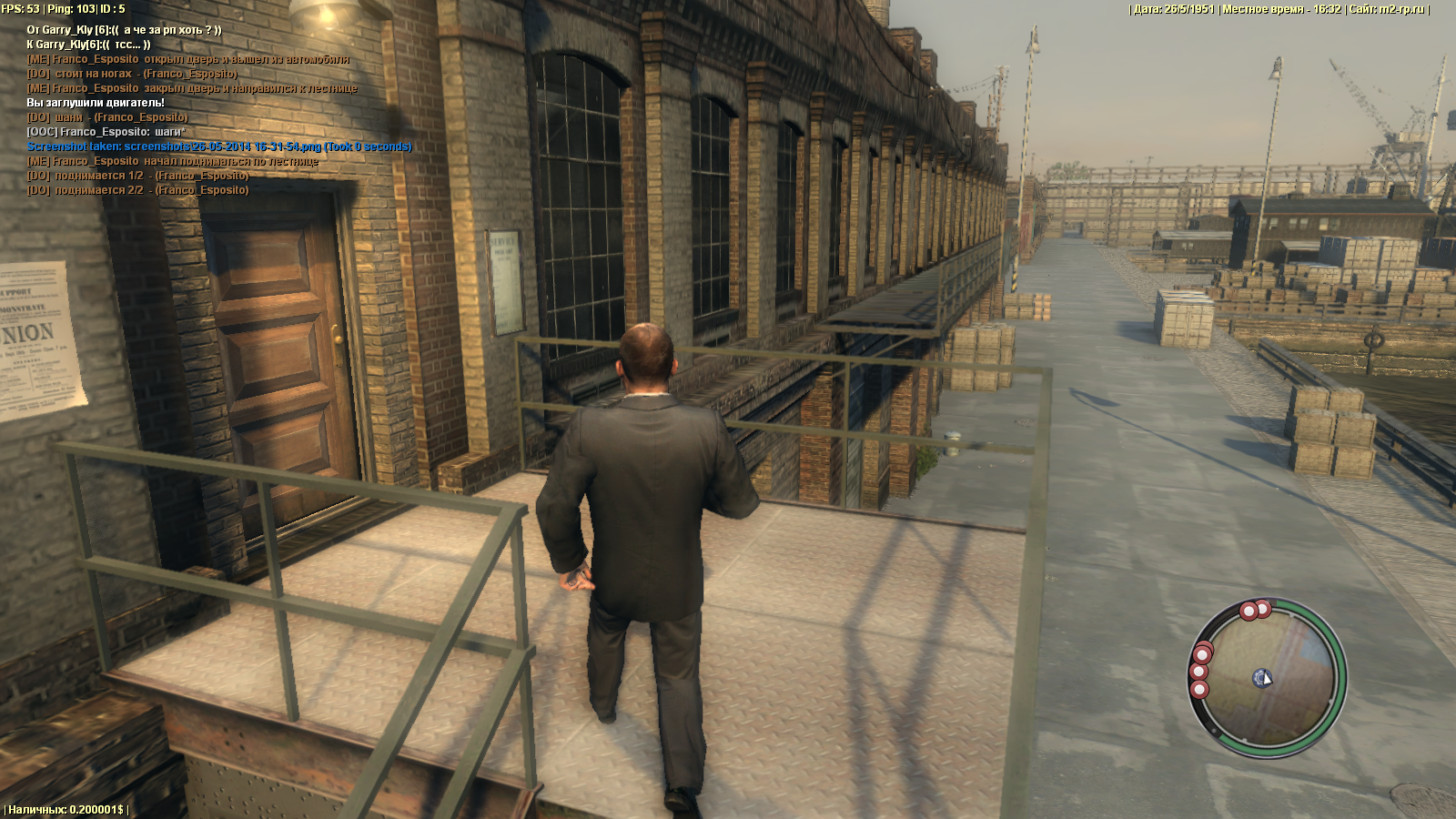Click the OOC Franco_Esposito chat line

[x=106, y=132]
